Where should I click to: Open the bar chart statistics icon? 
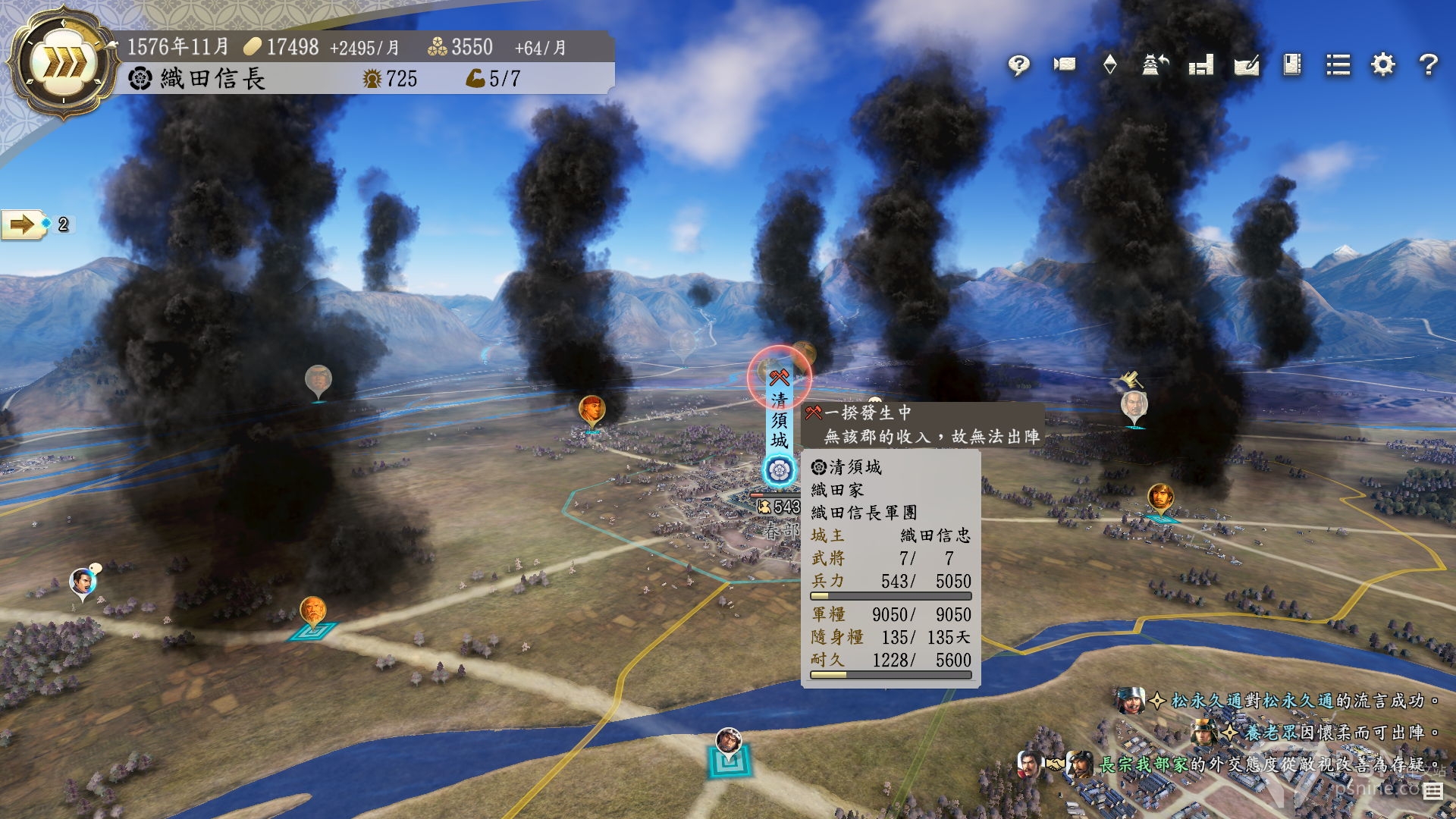click(1200, 65)
